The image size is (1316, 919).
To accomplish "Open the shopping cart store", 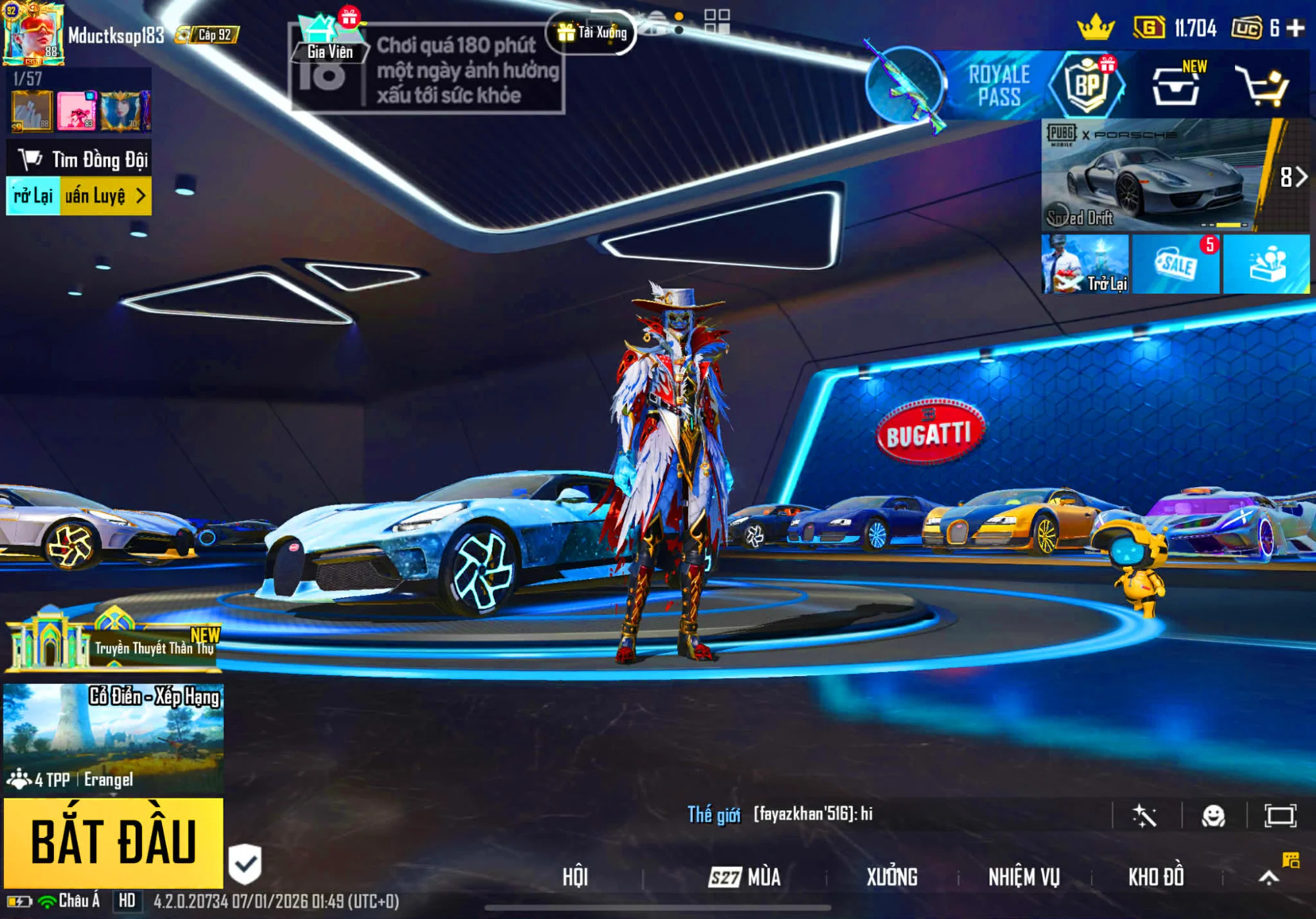I will [1262, 86].
